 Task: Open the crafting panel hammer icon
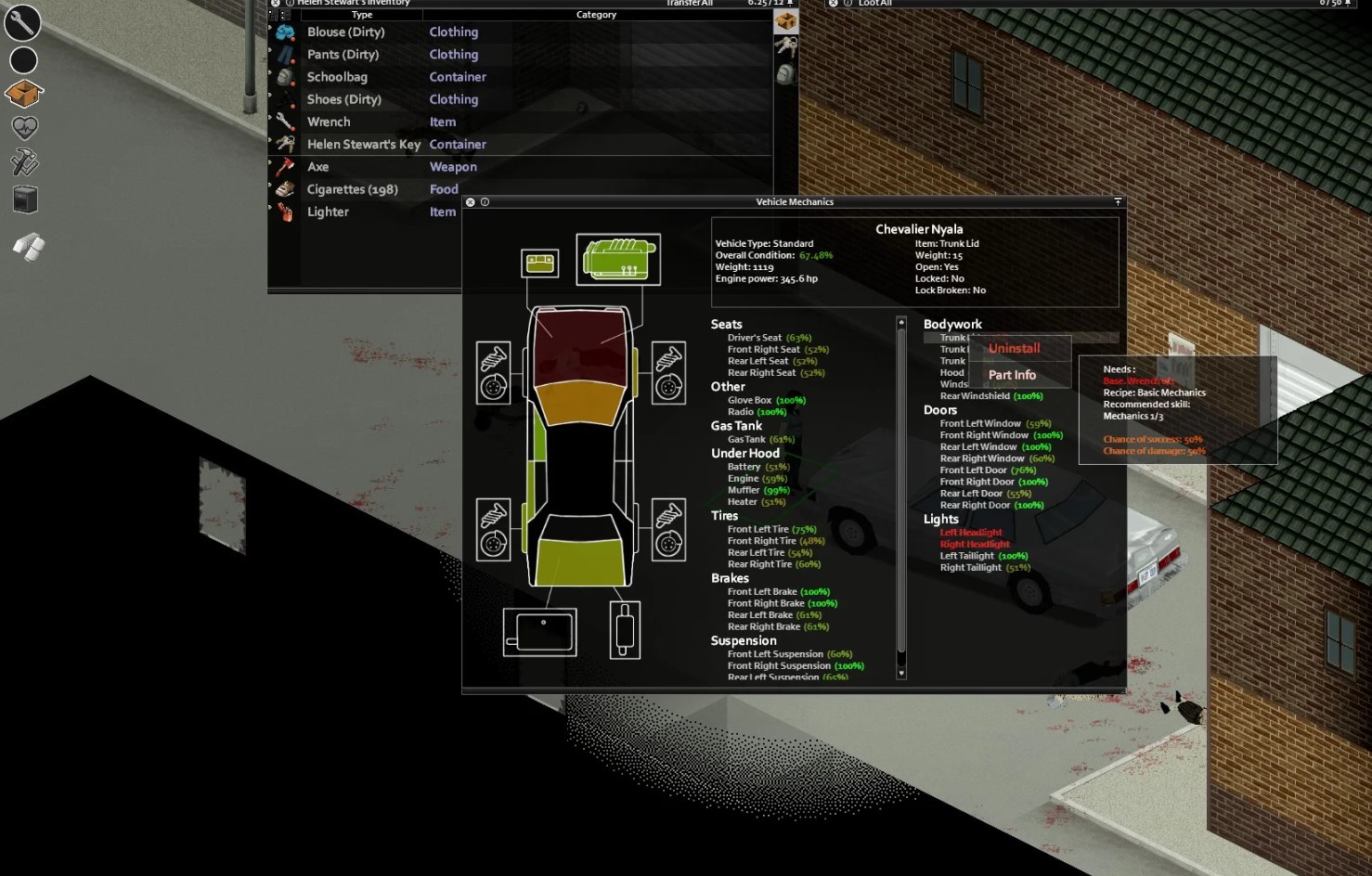(23, 163)
